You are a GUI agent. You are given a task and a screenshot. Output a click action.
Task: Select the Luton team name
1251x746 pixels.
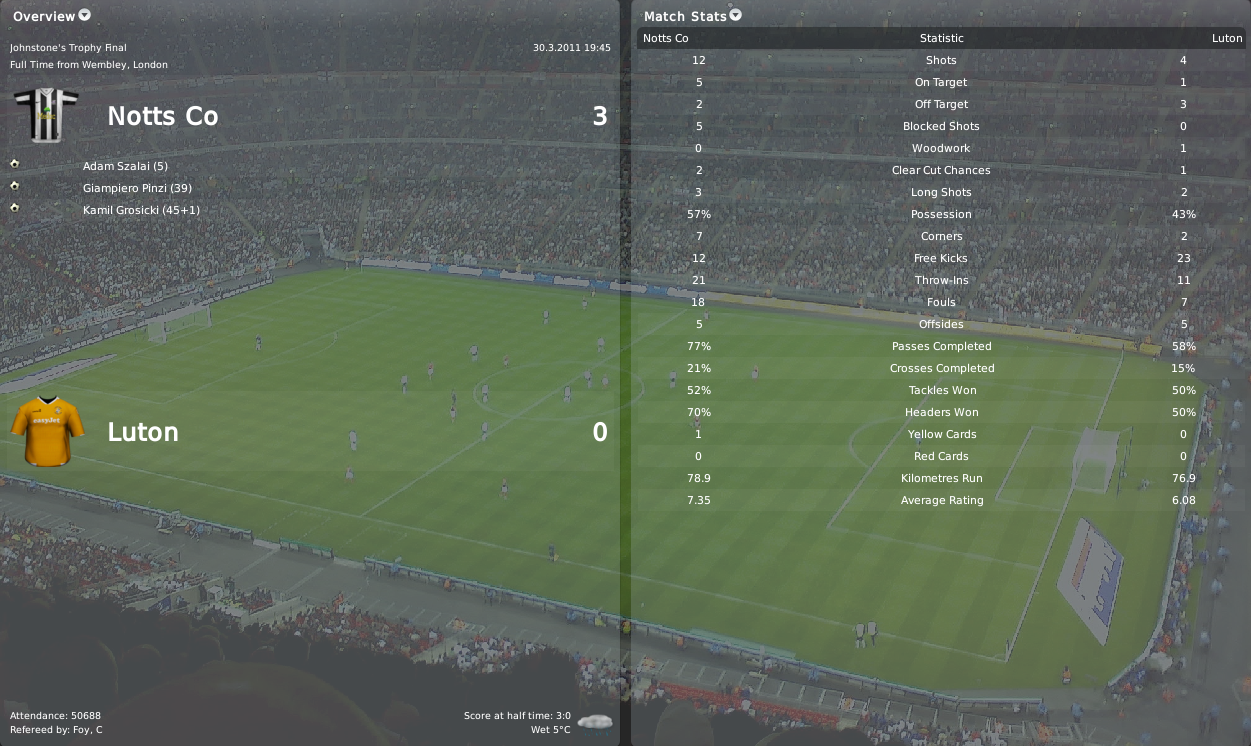[x=143, y=432]
